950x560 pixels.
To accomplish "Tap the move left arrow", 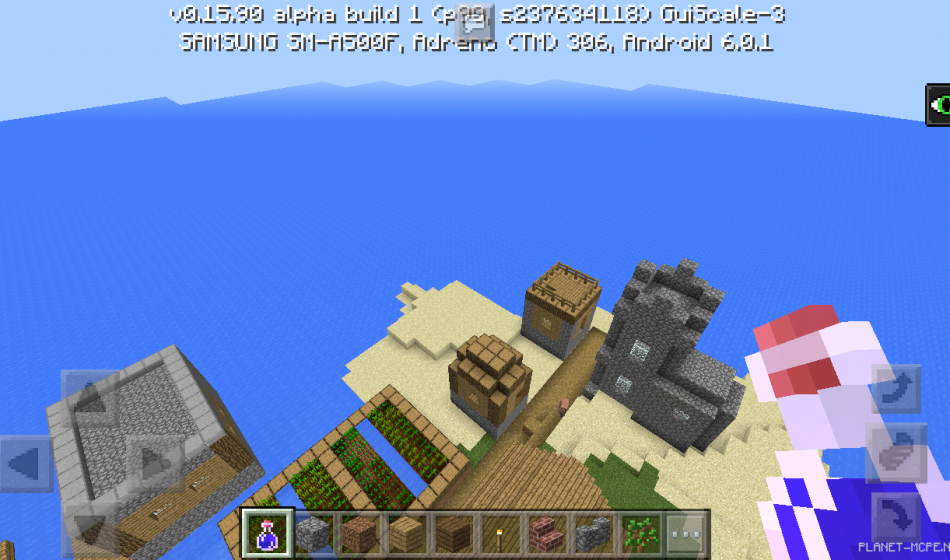I will coord(25,464).
